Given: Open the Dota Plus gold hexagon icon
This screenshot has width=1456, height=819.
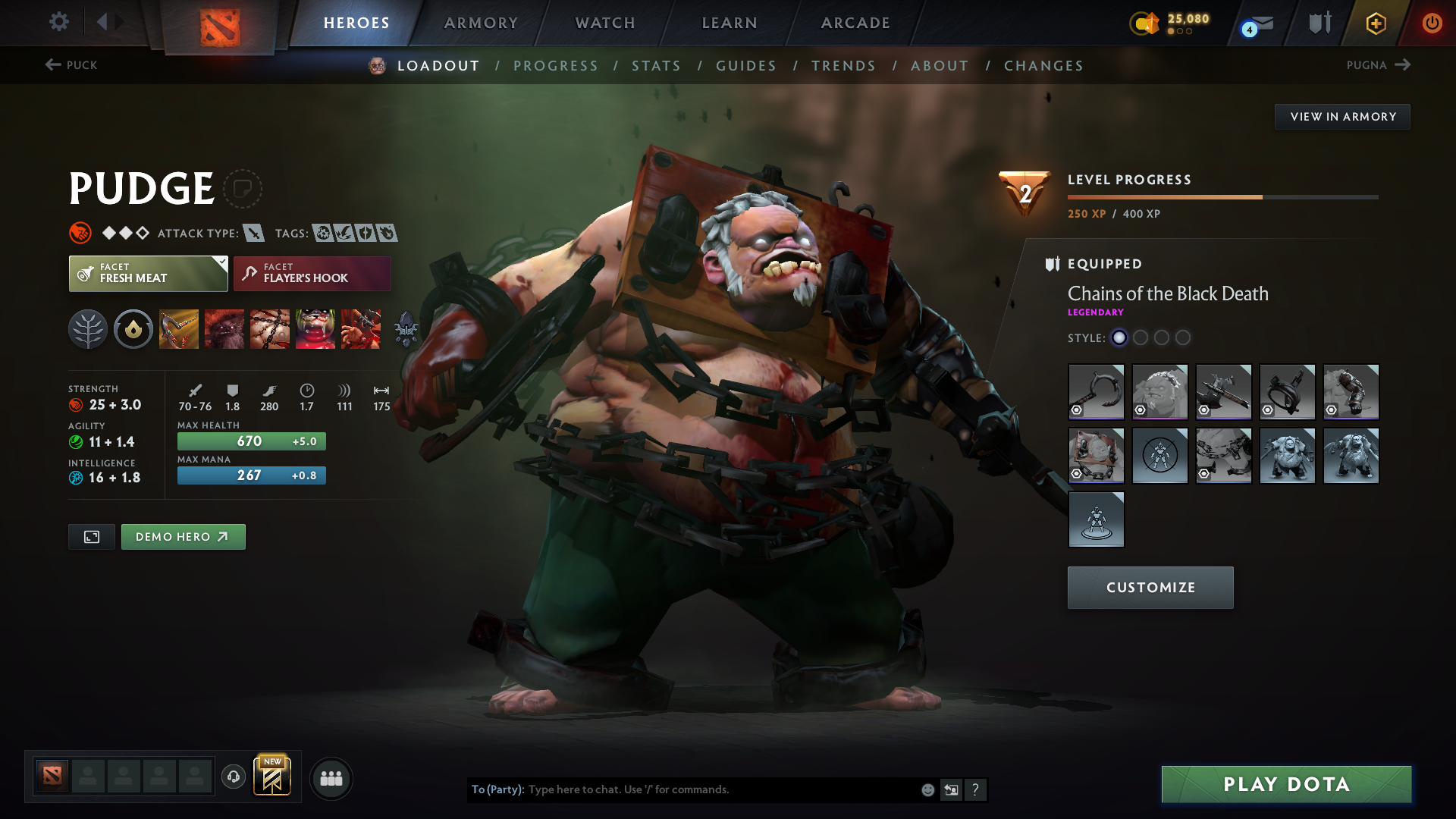Looking at the screenshot, I should (1376, 23).
